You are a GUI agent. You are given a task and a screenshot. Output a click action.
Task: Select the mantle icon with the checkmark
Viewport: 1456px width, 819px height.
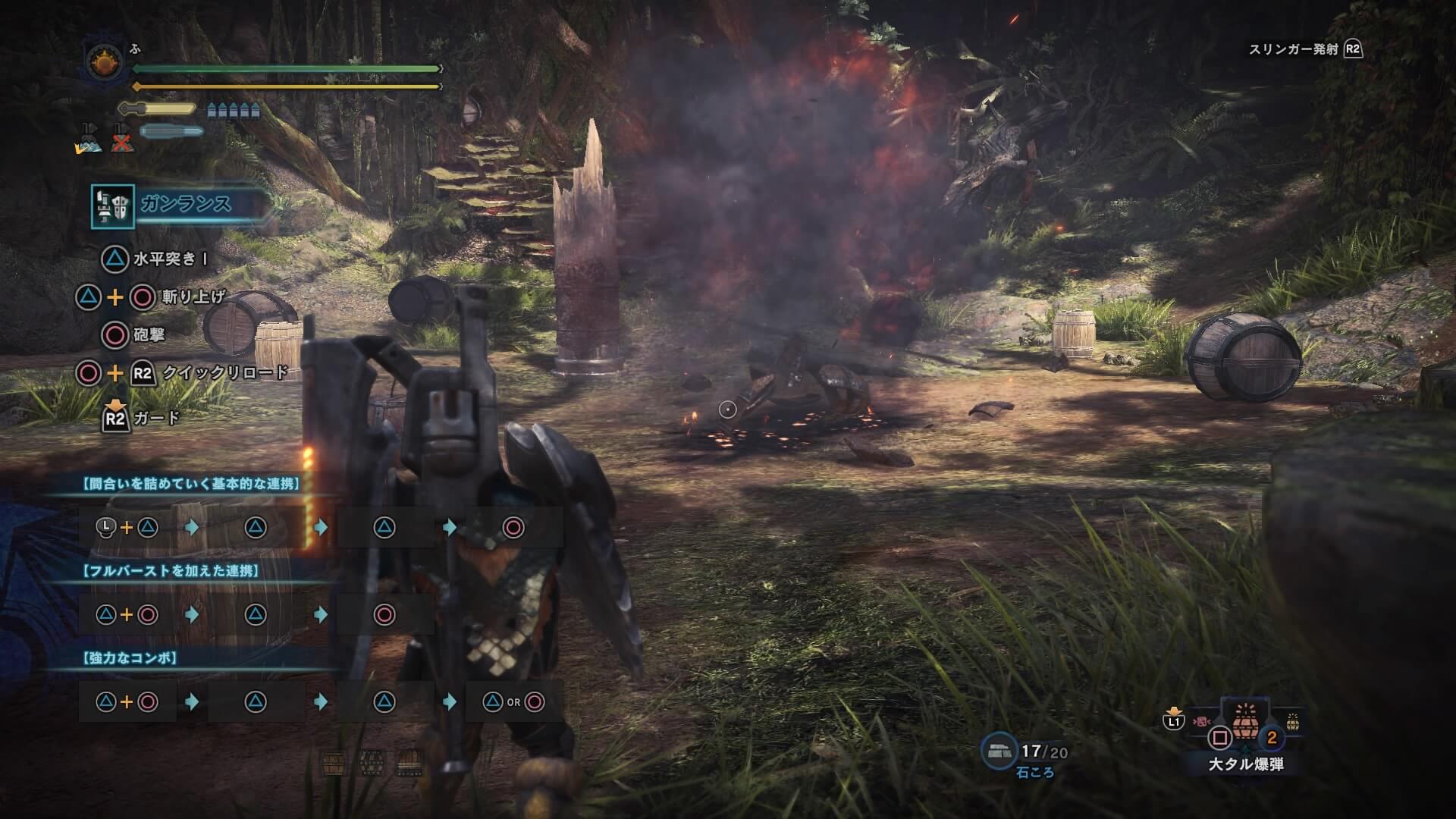point(89,139)
